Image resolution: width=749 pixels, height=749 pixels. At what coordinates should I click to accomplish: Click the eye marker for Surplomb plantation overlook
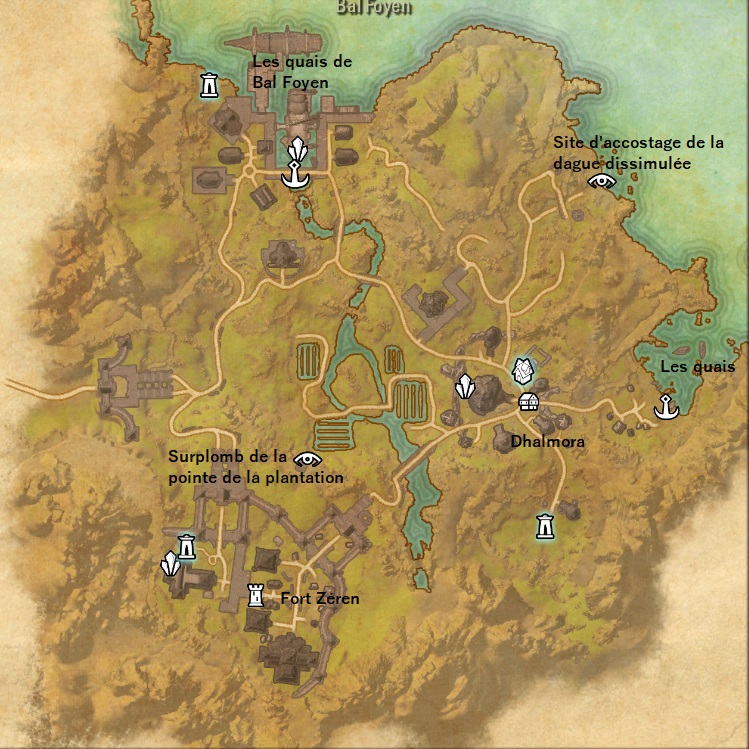click(309, 460)
